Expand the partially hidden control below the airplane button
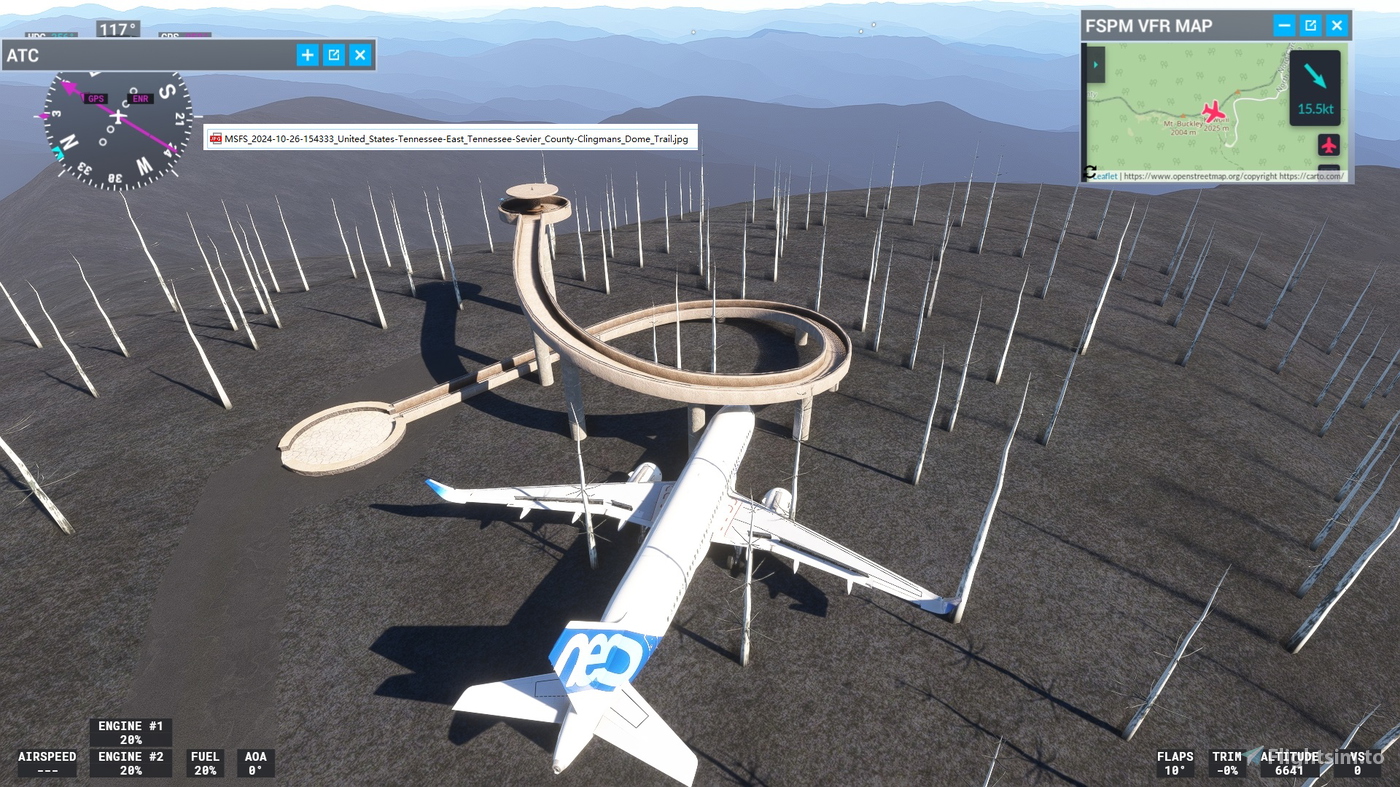This screenshot has width=1400, height=787. point(1329,169)
